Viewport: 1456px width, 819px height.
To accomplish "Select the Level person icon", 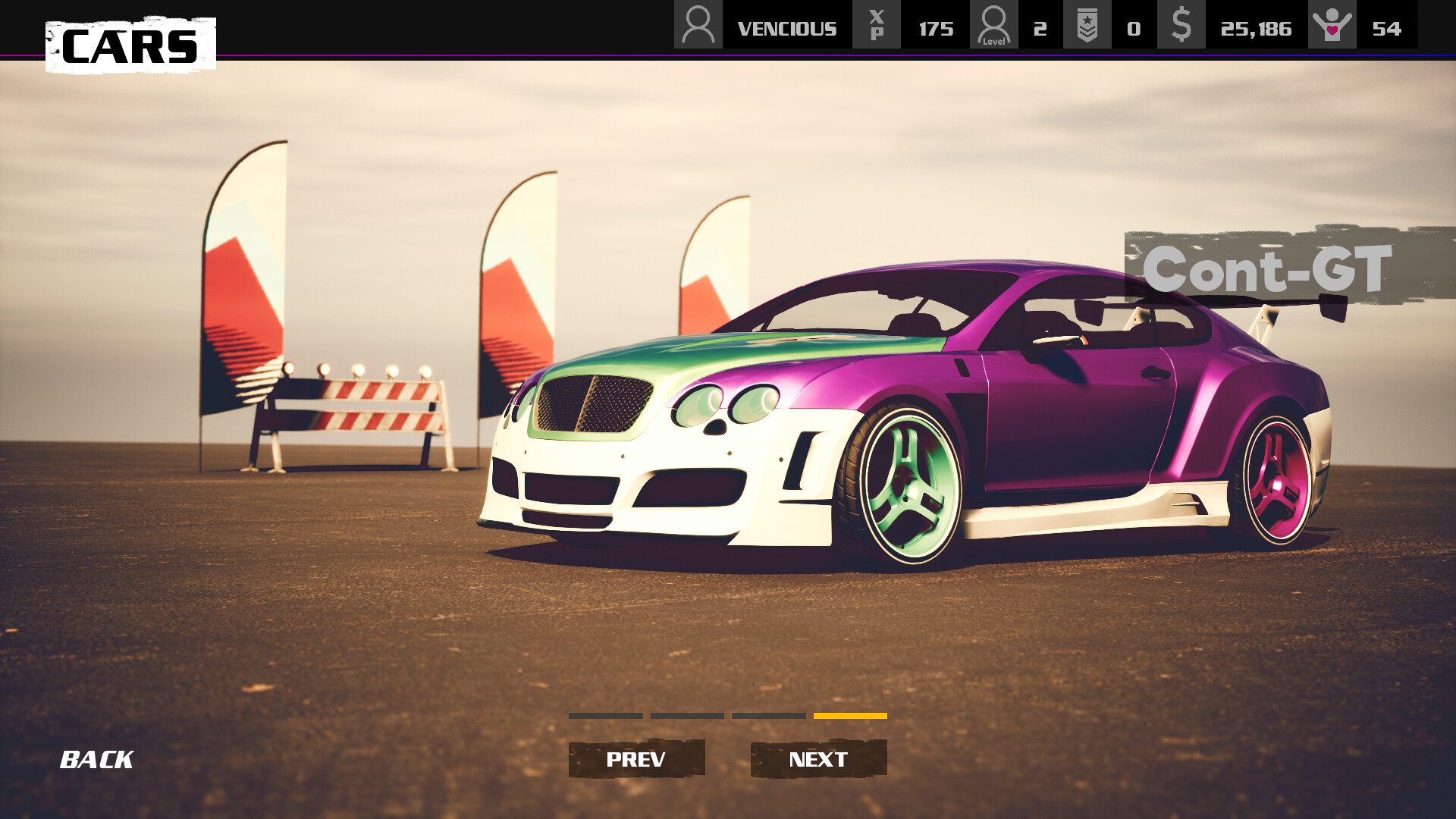I will coord(994,25).
